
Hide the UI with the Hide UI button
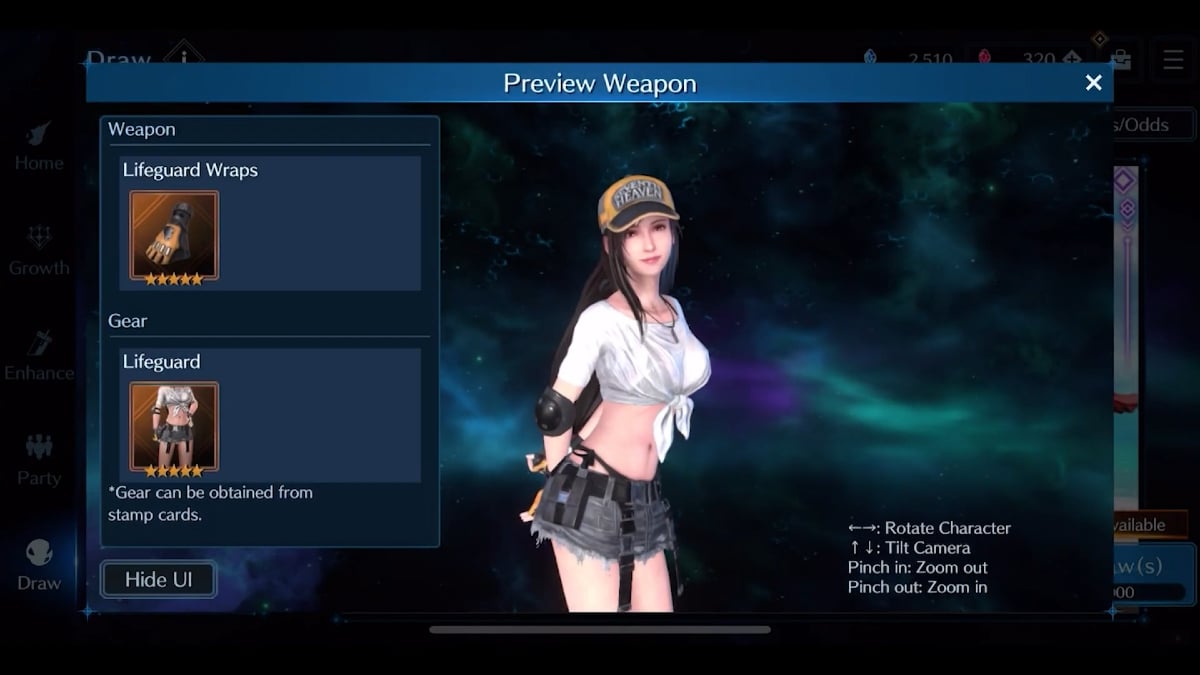(158, 579)
